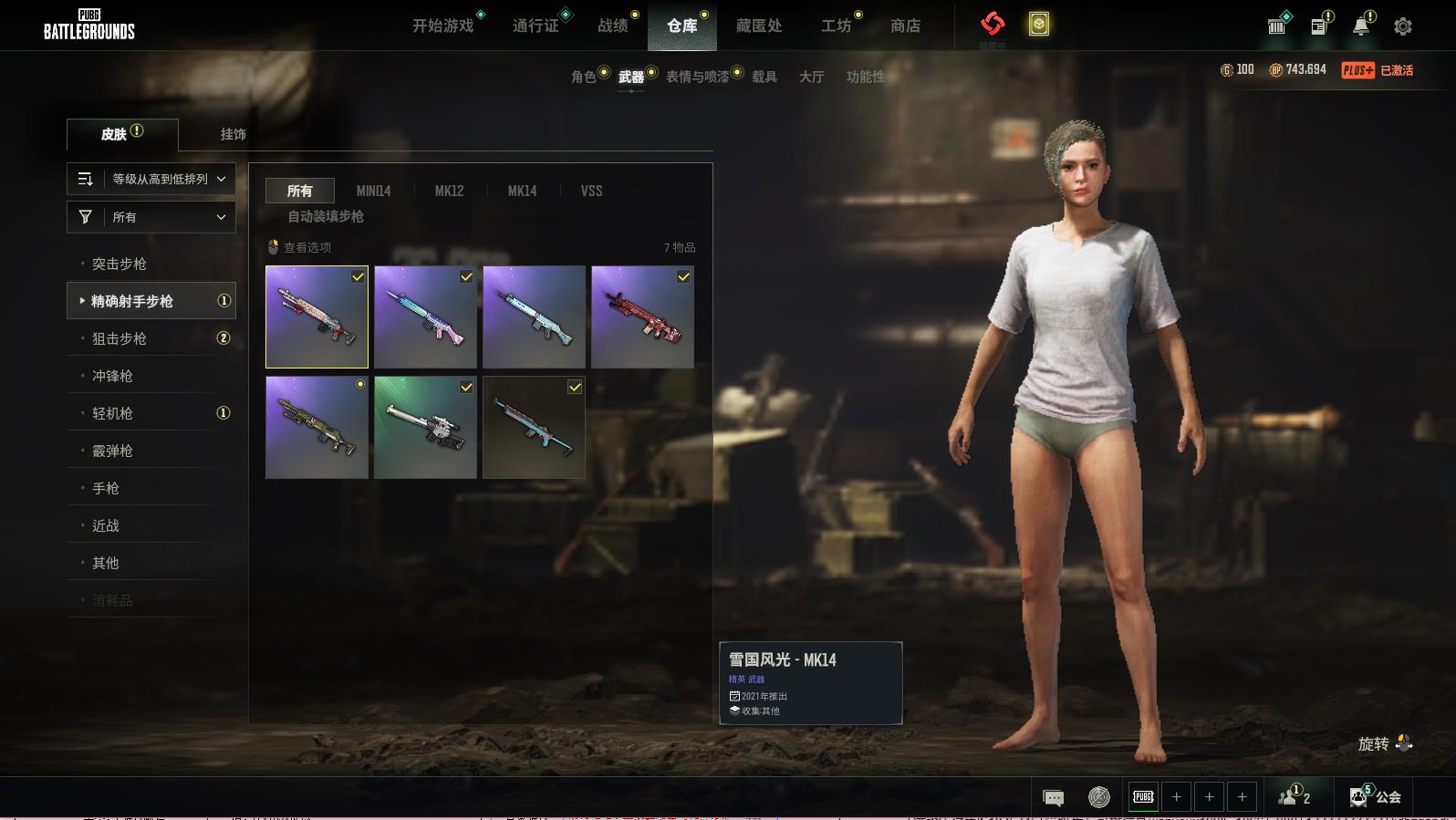Choose the 冲锋枪 category
The height and width of the screenshot is (820, 1456).
point(112,376)
